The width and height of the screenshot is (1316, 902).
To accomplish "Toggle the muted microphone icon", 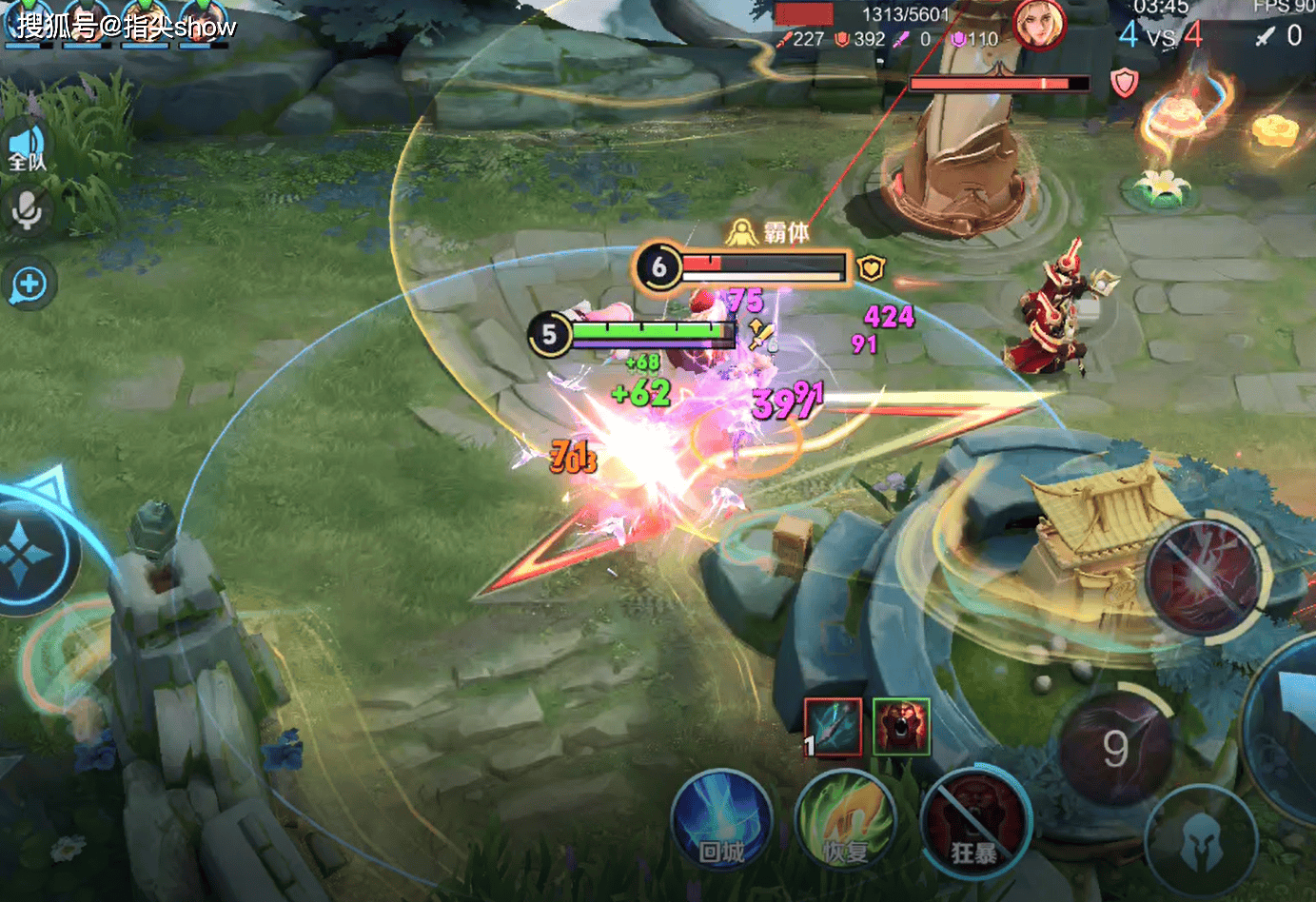I will [x=27, y=210].
